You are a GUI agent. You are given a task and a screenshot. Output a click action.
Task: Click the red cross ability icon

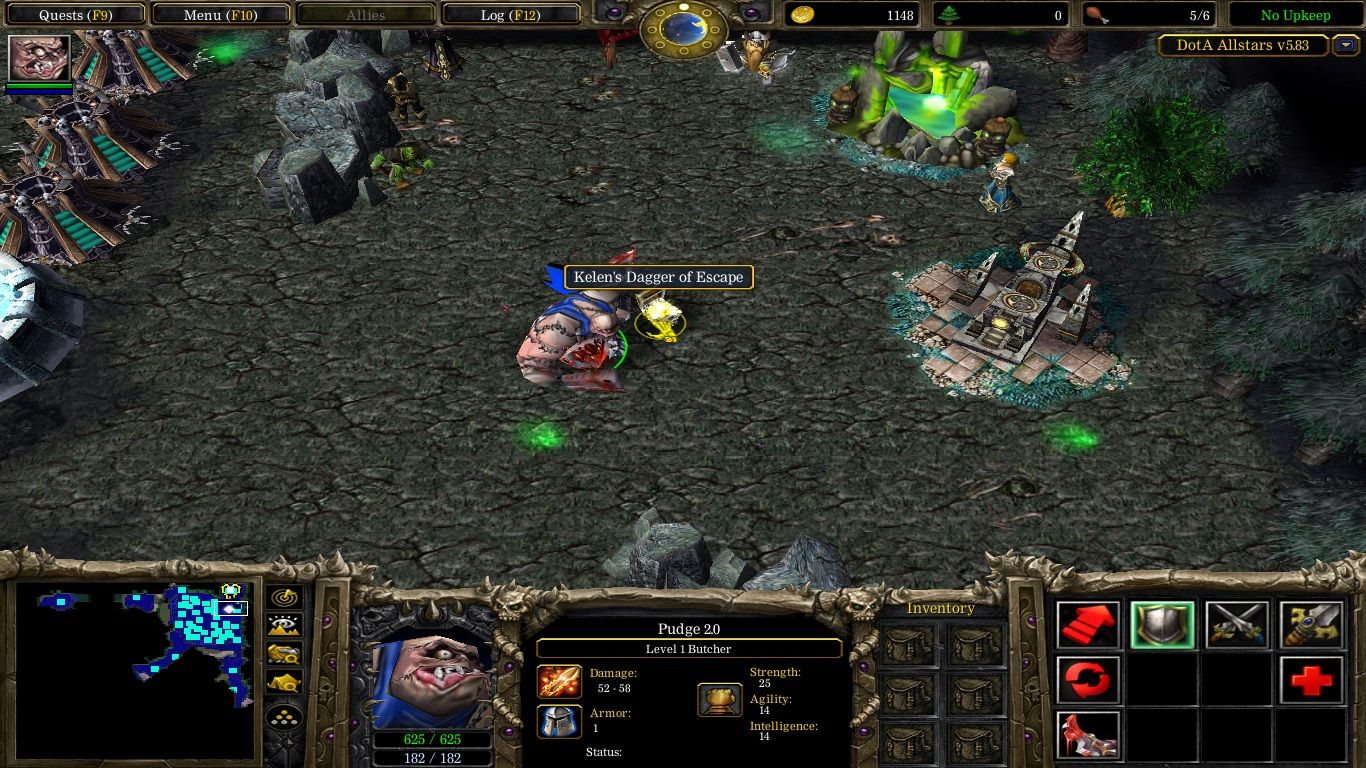click(x=1312, y=680)
